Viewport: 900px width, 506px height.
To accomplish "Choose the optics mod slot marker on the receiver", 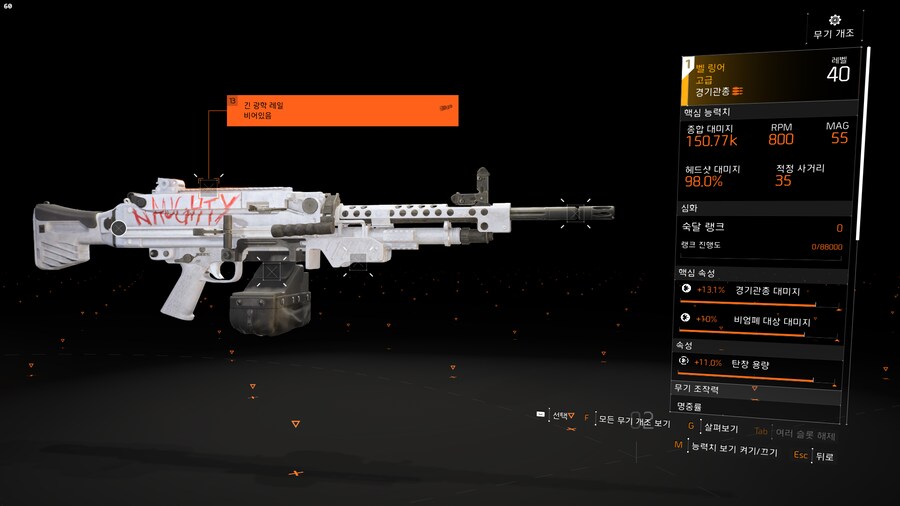I will tap(208, 184).
